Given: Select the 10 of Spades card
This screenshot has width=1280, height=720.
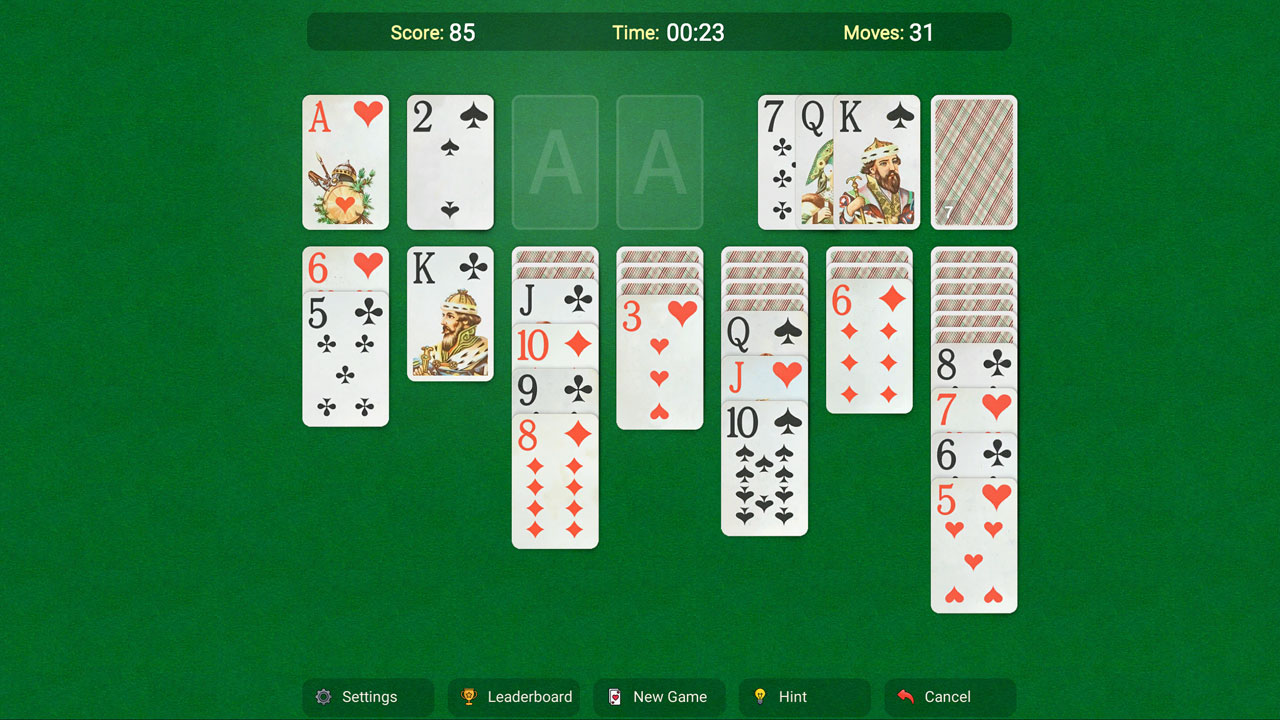Looking at the screenshot, I should (765, 470).
